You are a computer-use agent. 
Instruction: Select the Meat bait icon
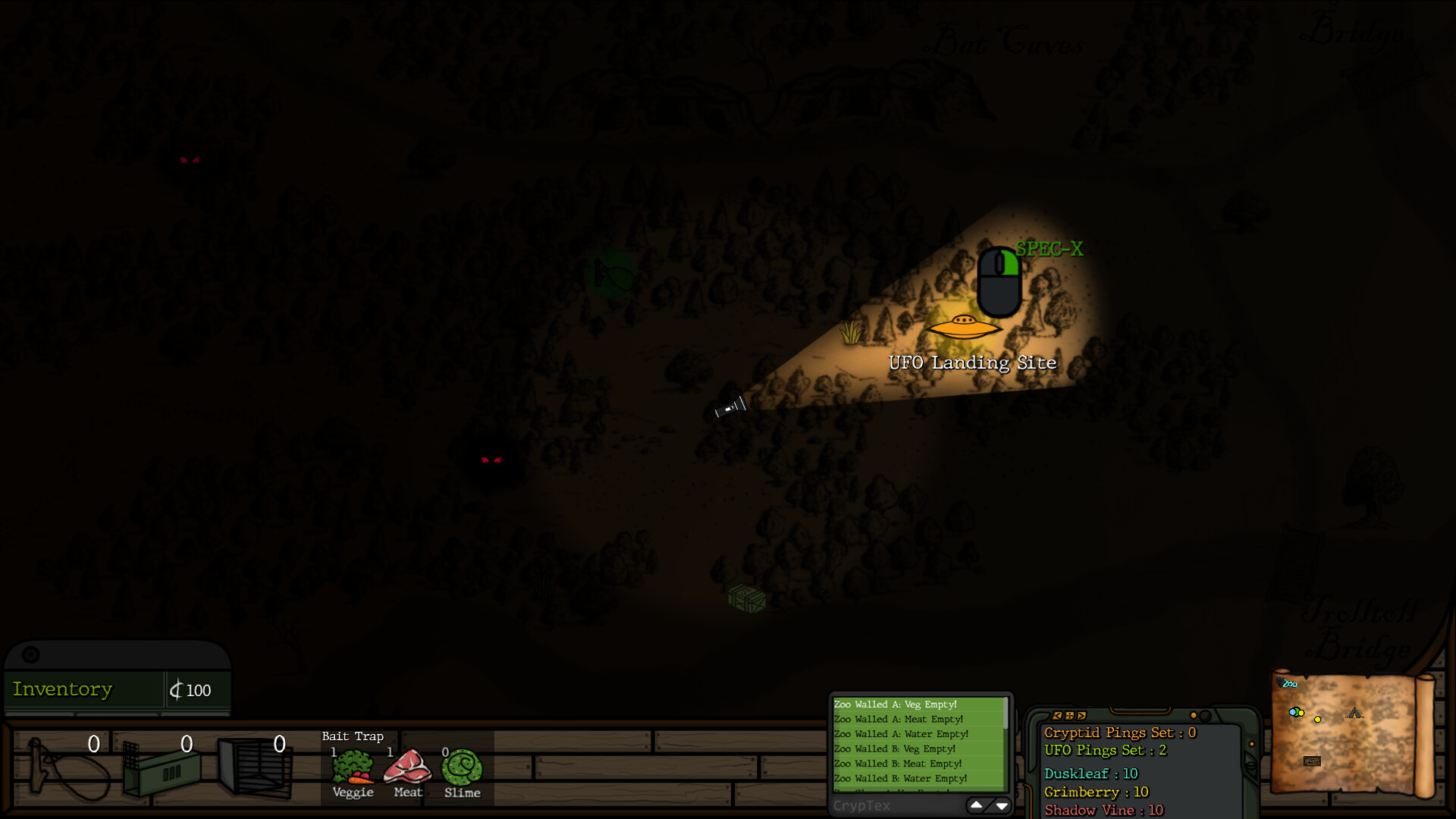407,767
